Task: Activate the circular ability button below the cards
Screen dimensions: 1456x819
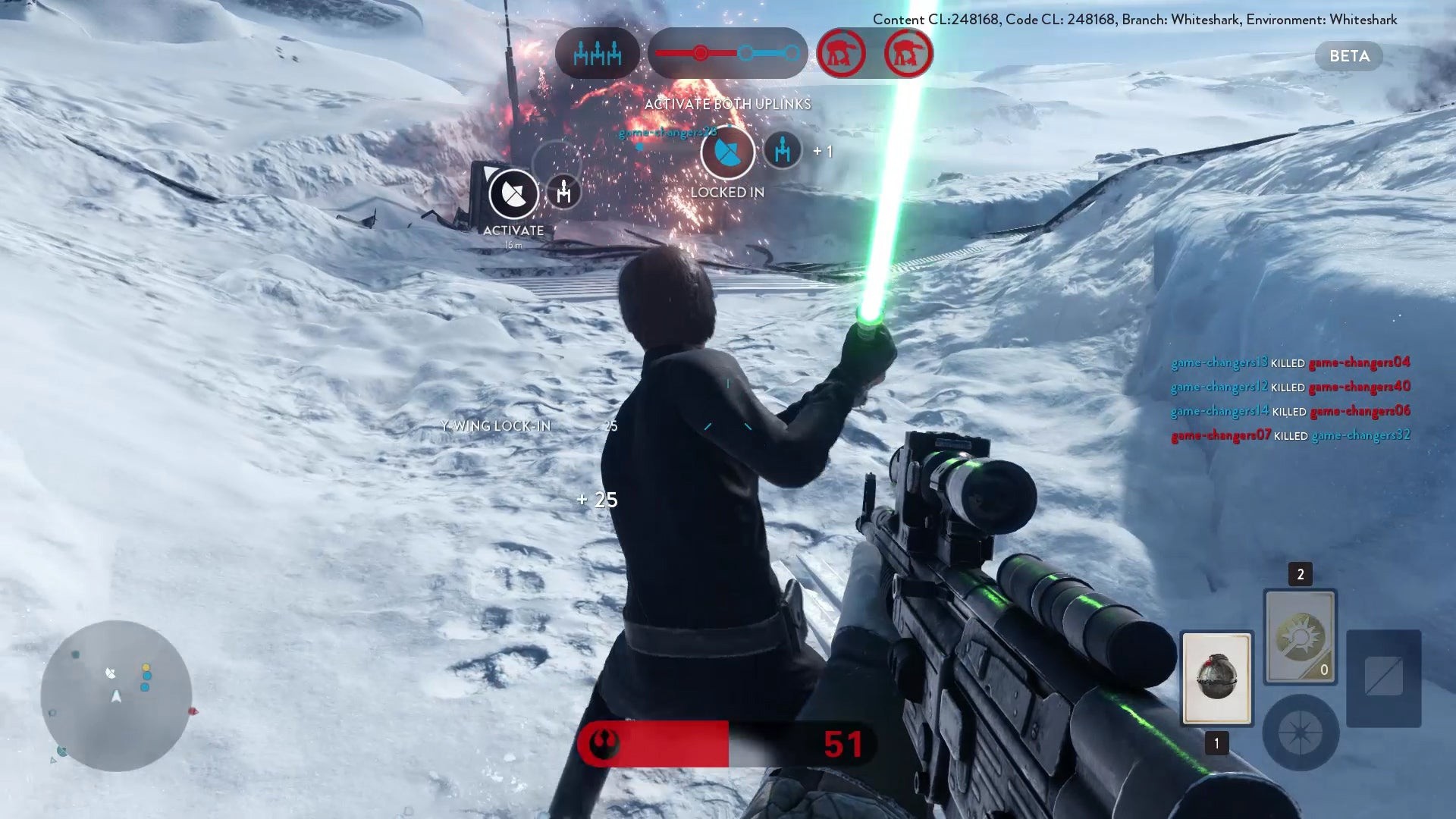Action: pos(1300,733)
